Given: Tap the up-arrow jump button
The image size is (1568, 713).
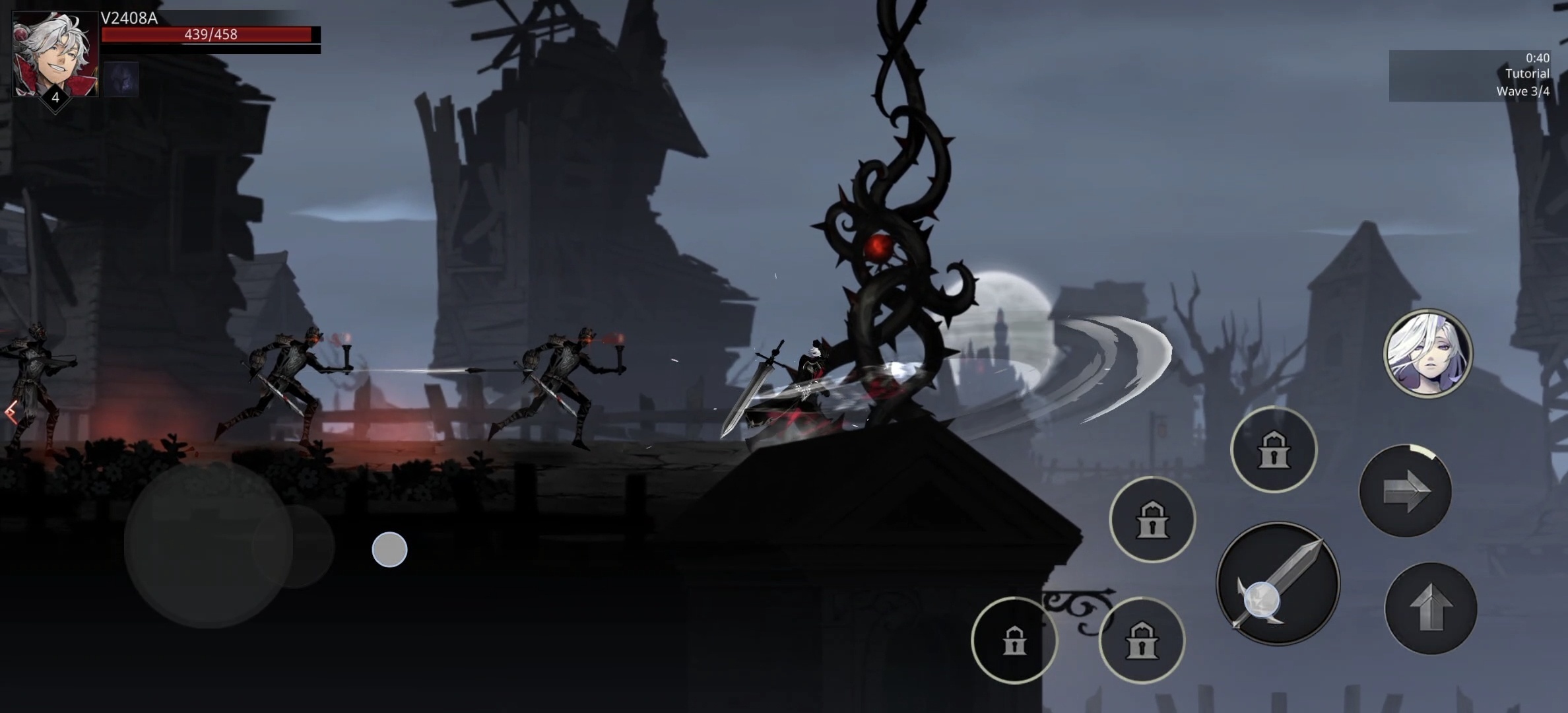Looking at the screenshot, I should point(1430,608).
